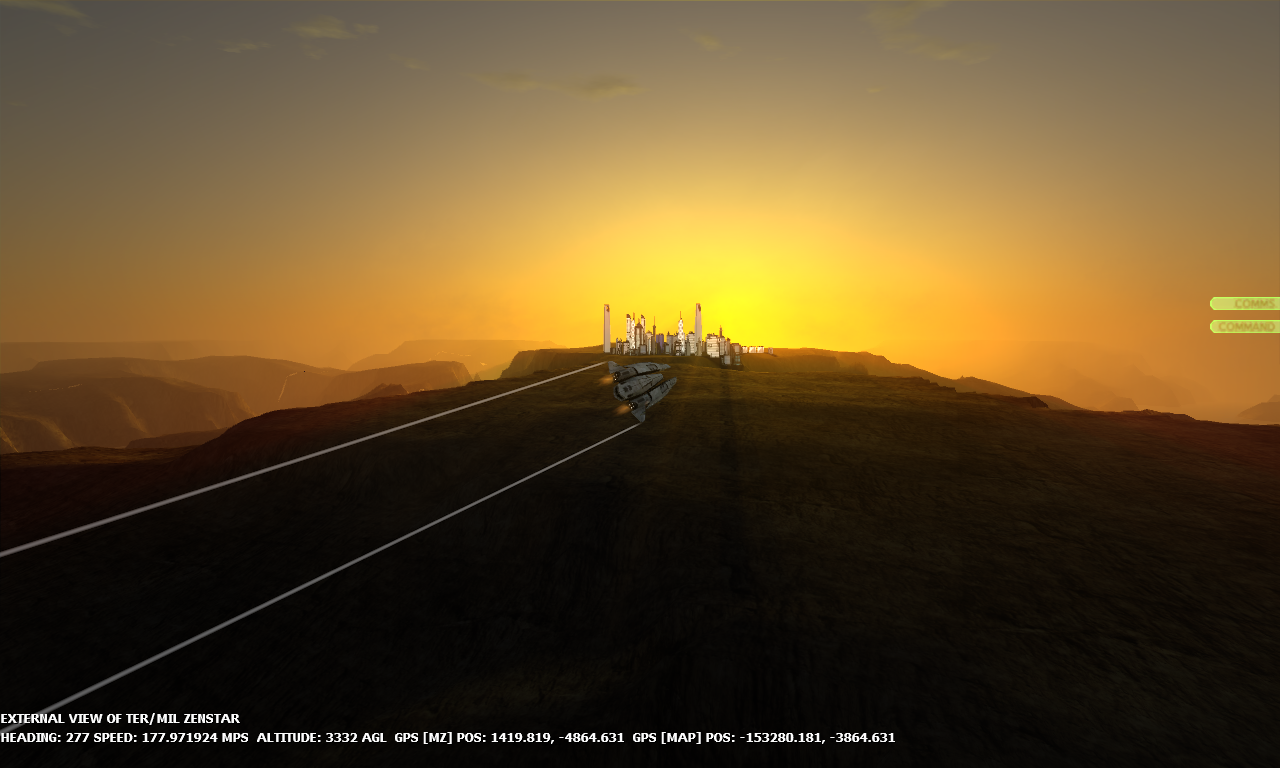Image resolution: width=1280 pixels, height=768 pixels.
Task: Click the canyon mesa on the left
Action: click(x=100, y=380)
